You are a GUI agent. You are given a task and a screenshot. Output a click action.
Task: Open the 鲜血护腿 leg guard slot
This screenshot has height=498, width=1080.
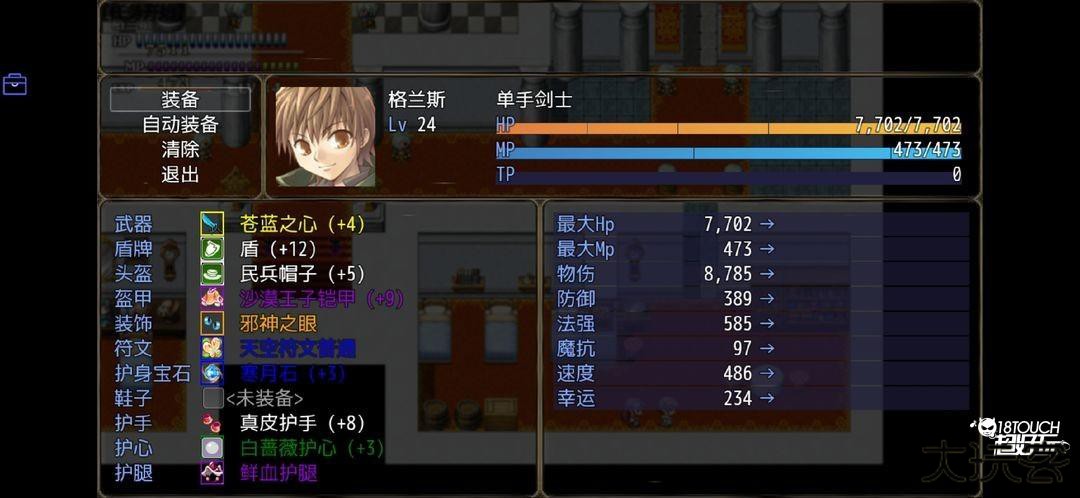click(x=278, y=473)
